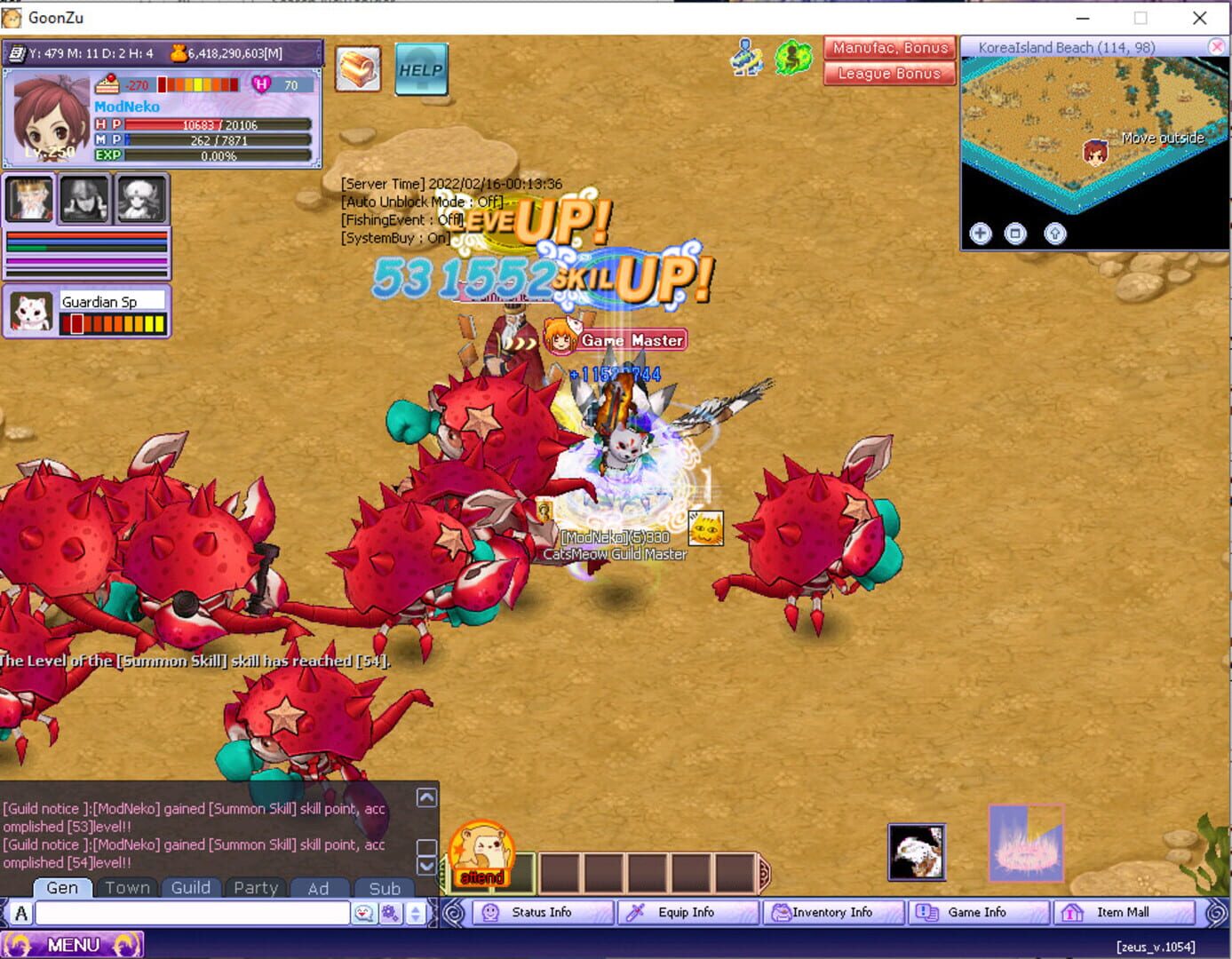The width and height of the screenshot is (1232, 959).
Task: Expand the chat scroll-up arrow
Action: pos(427,797)
